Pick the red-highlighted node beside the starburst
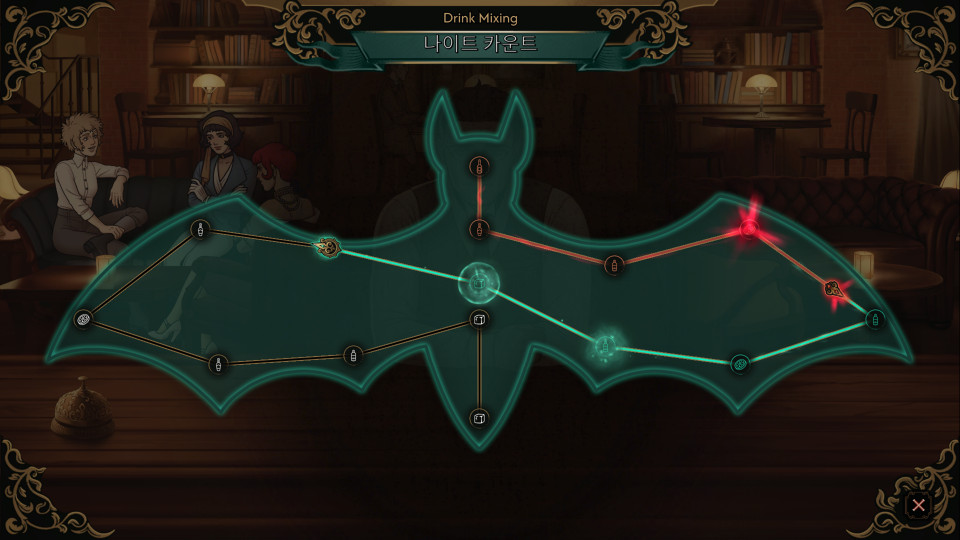The height and width of the screenshot is (540, 960). [x=832, y=289]
